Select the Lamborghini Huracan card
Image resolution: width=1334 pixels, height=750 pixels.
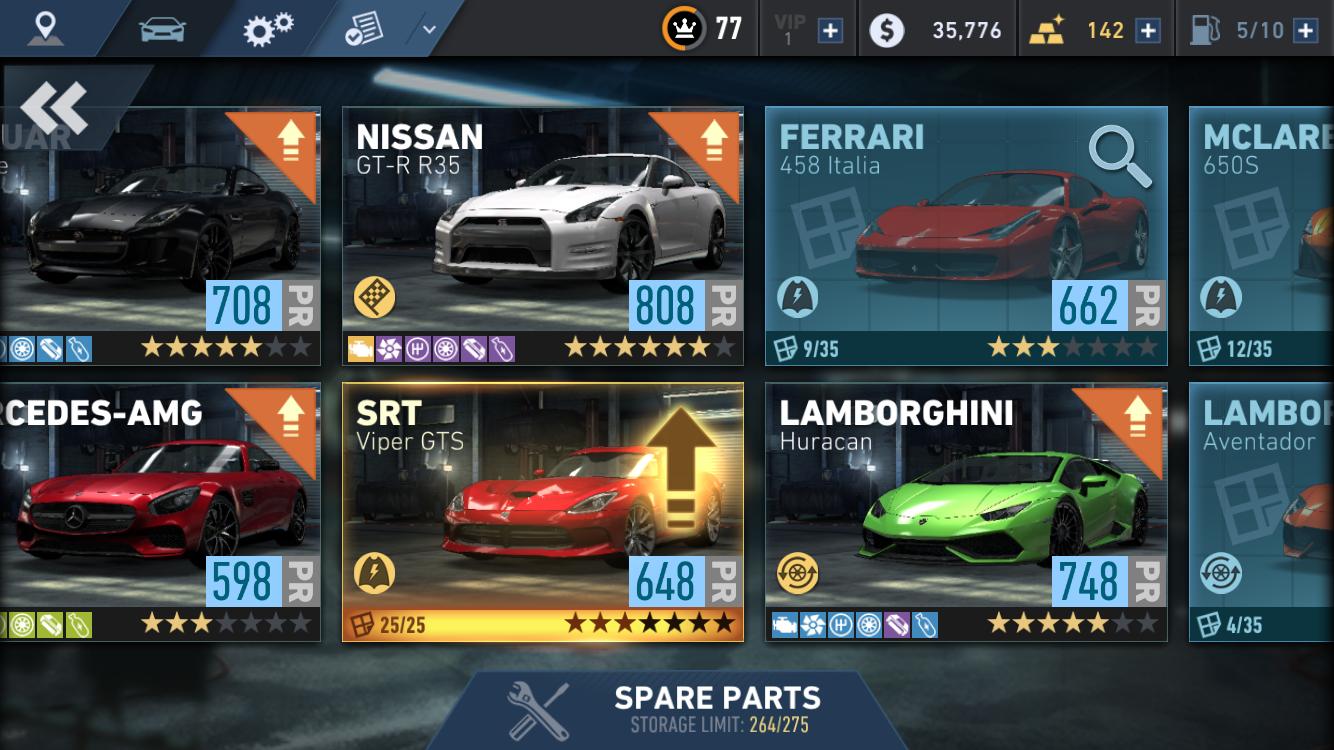click(x=965, y=511)
